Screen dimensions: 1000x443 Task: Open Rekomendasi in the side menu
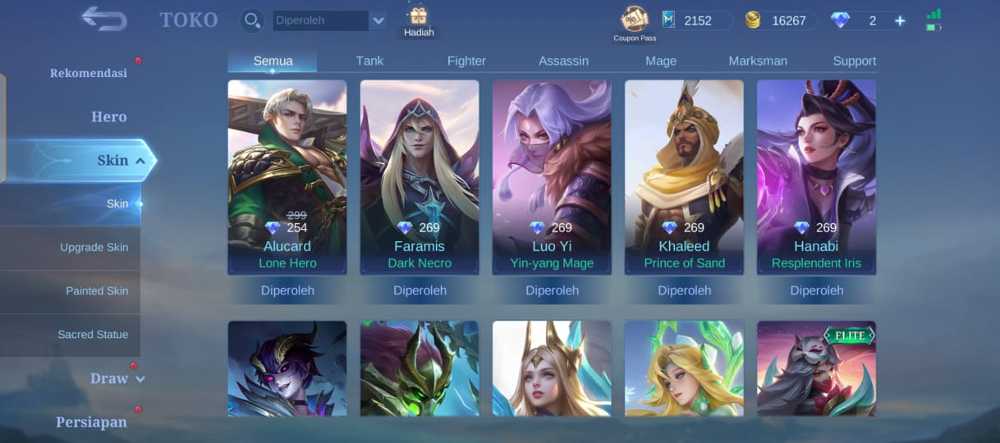click(88, 73)
